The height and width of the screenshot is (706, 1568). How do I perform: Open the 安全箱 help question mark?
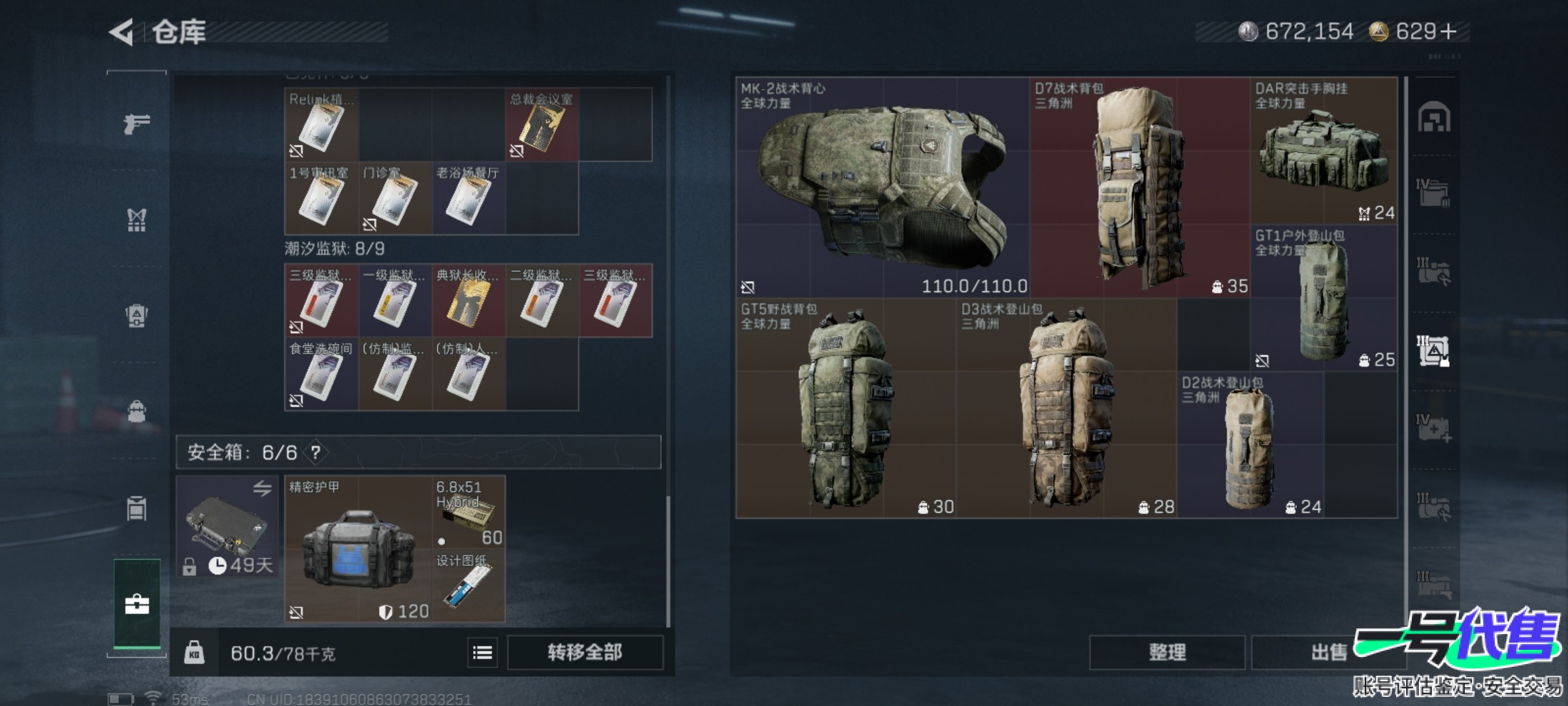(x=316, y=452)
